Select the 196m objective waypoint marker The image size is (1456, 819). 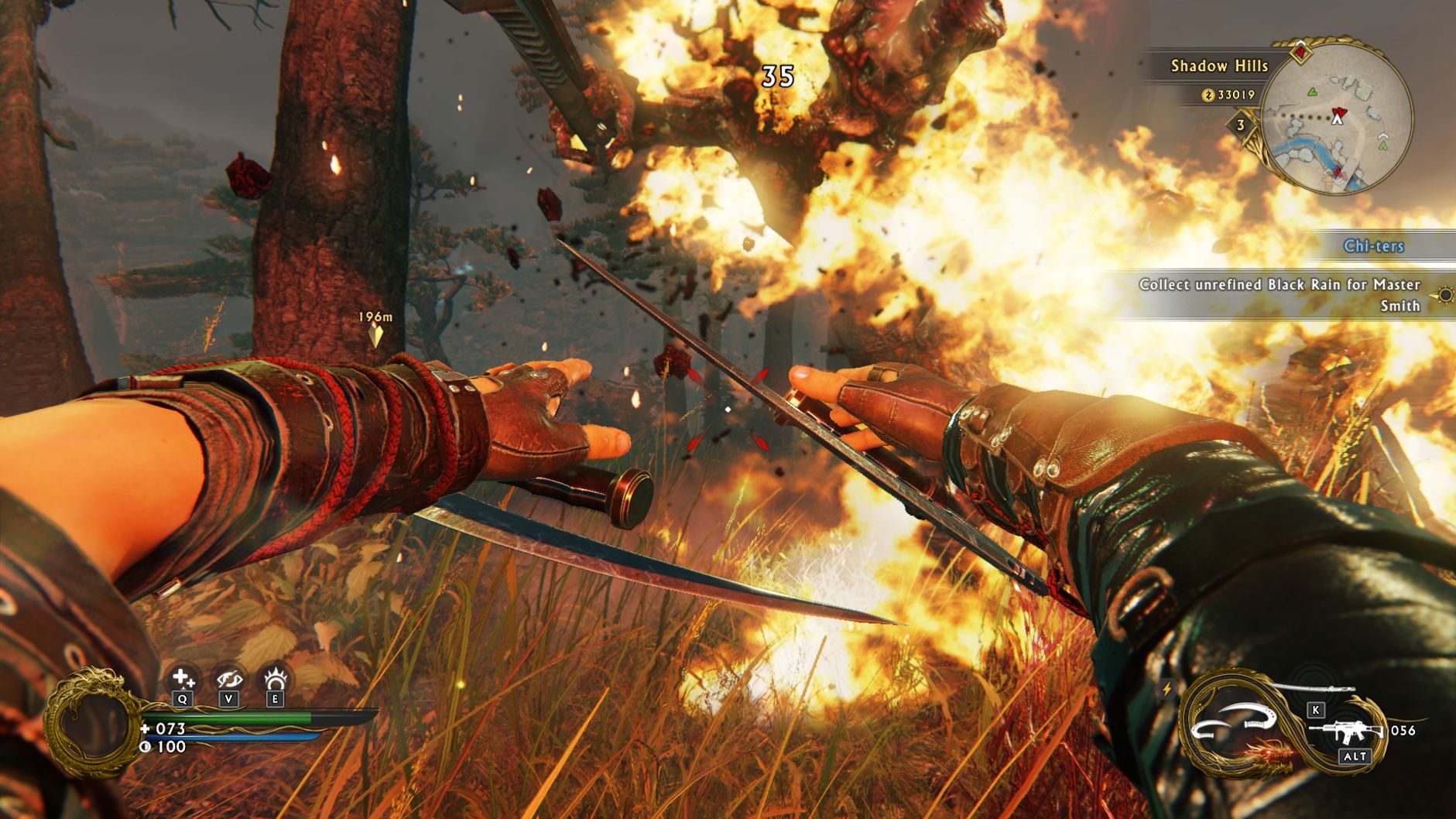pos(375,334)
